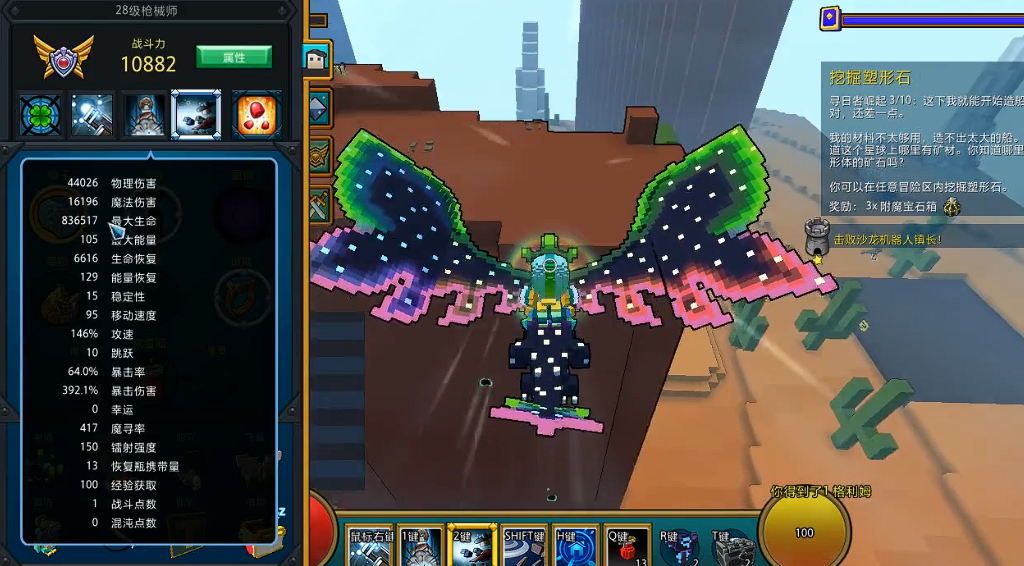
Task: Use the H键 home teleport slot
Action: point(575,546)
